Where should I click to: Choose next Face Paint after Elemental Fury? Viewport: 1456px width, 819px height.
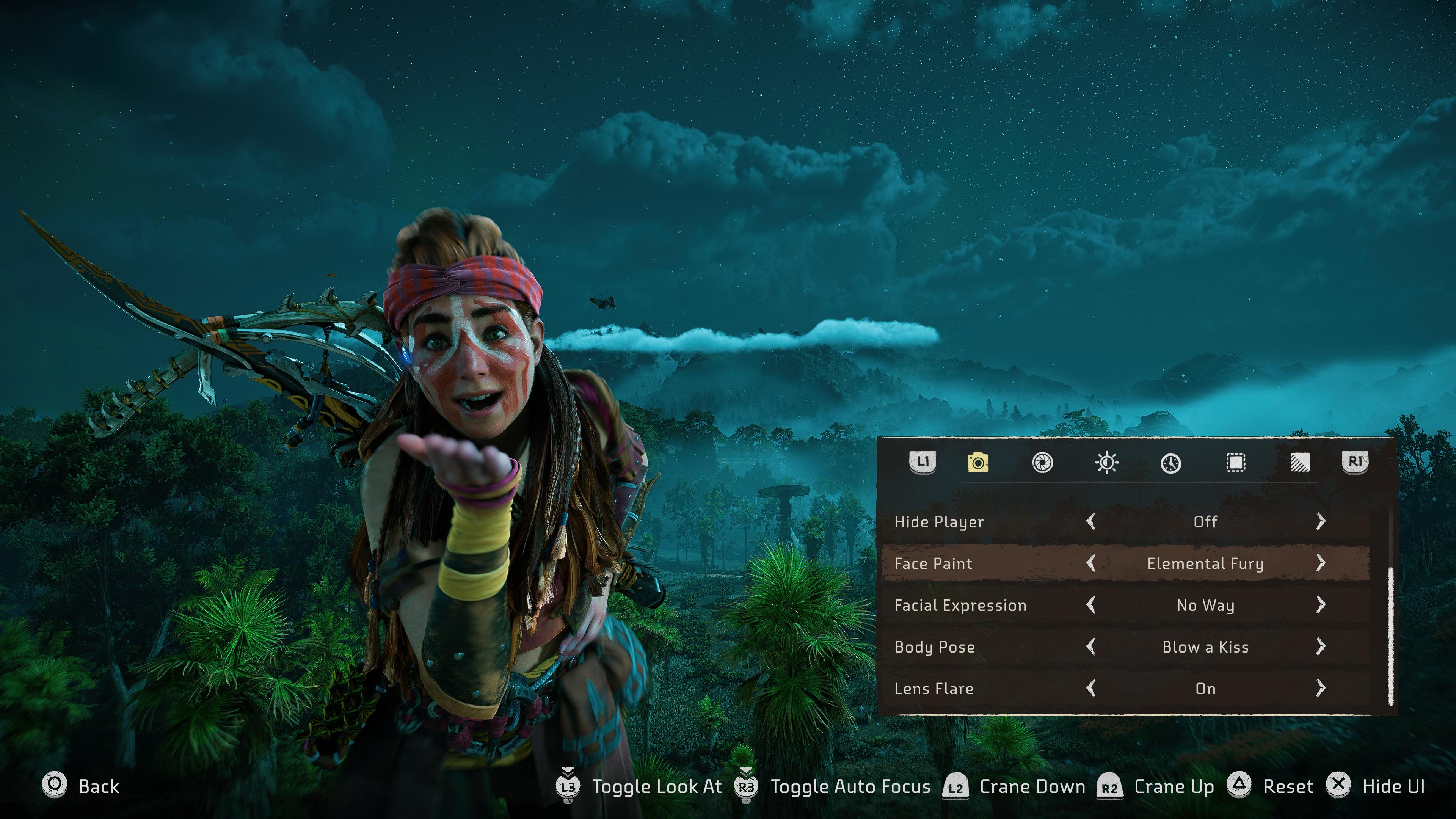click(1320, 563)
